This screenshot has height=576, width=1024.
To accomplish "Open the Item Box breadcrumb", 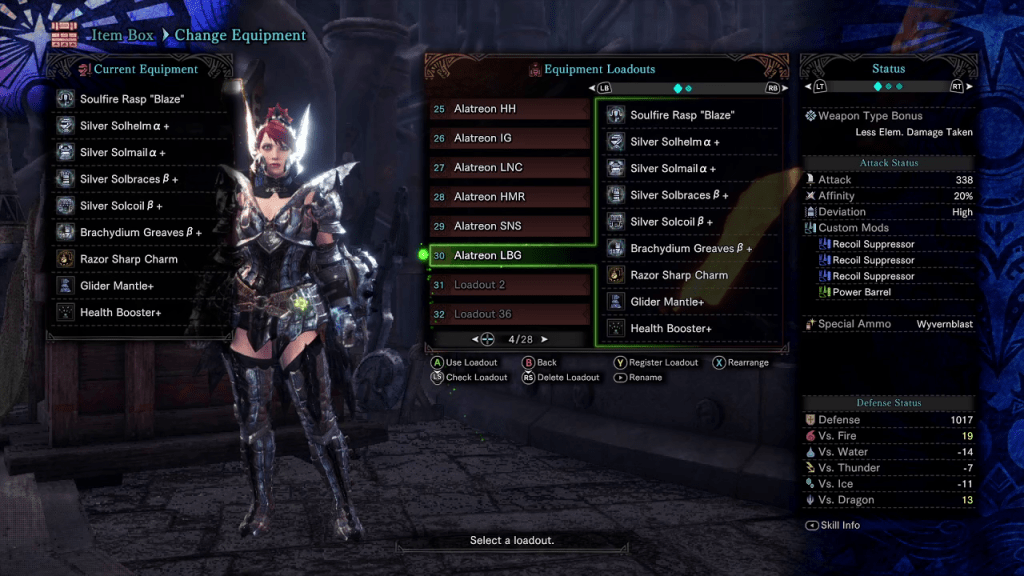I will tap(124, 35).
